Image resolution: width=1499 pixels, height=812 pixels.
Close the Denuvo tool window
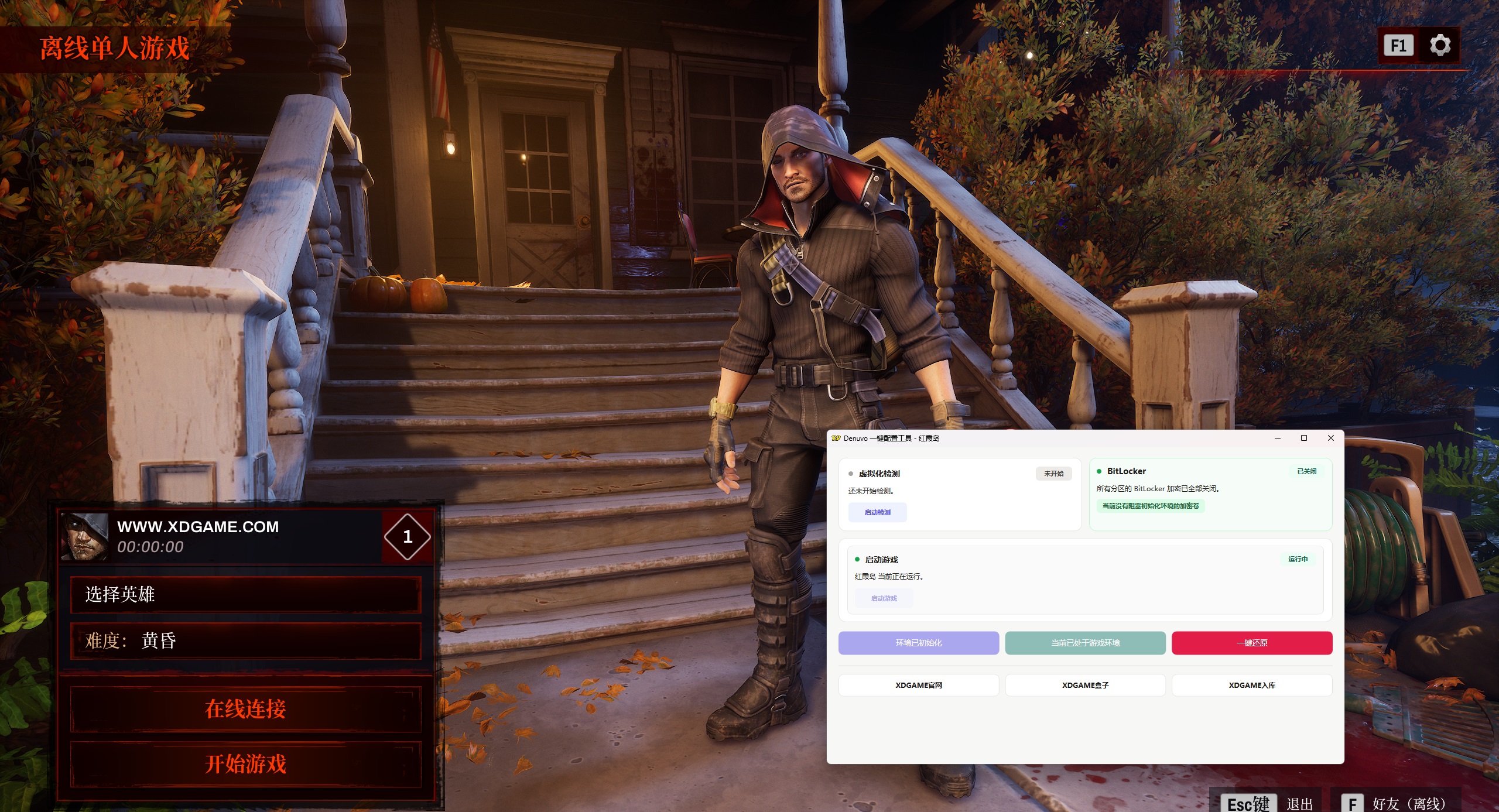[x=1330, y=438]
